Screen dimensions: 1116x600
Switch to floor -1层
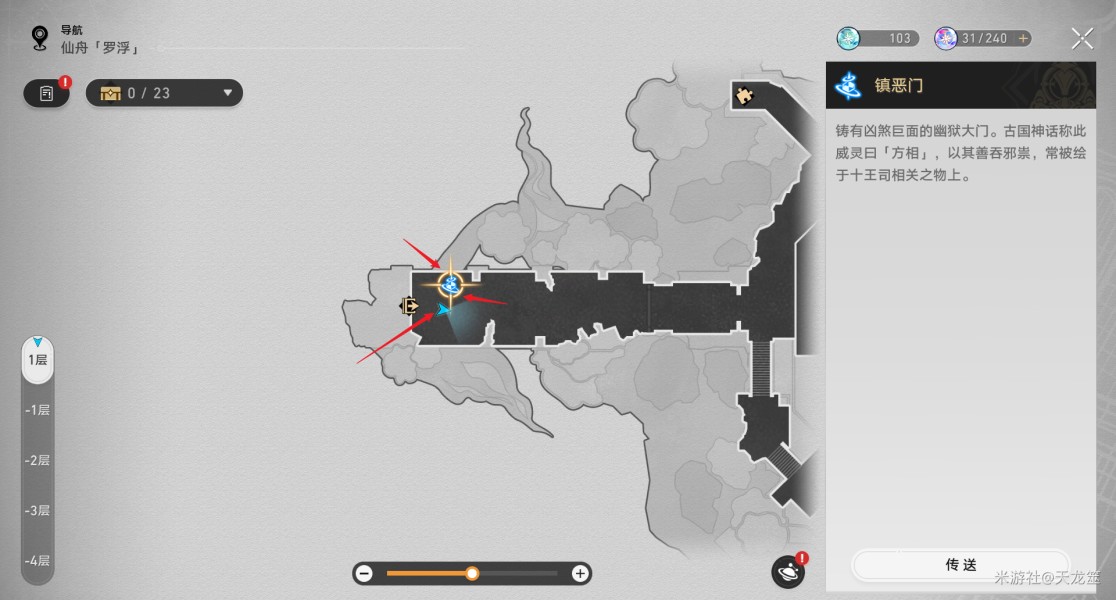[38, 410]
